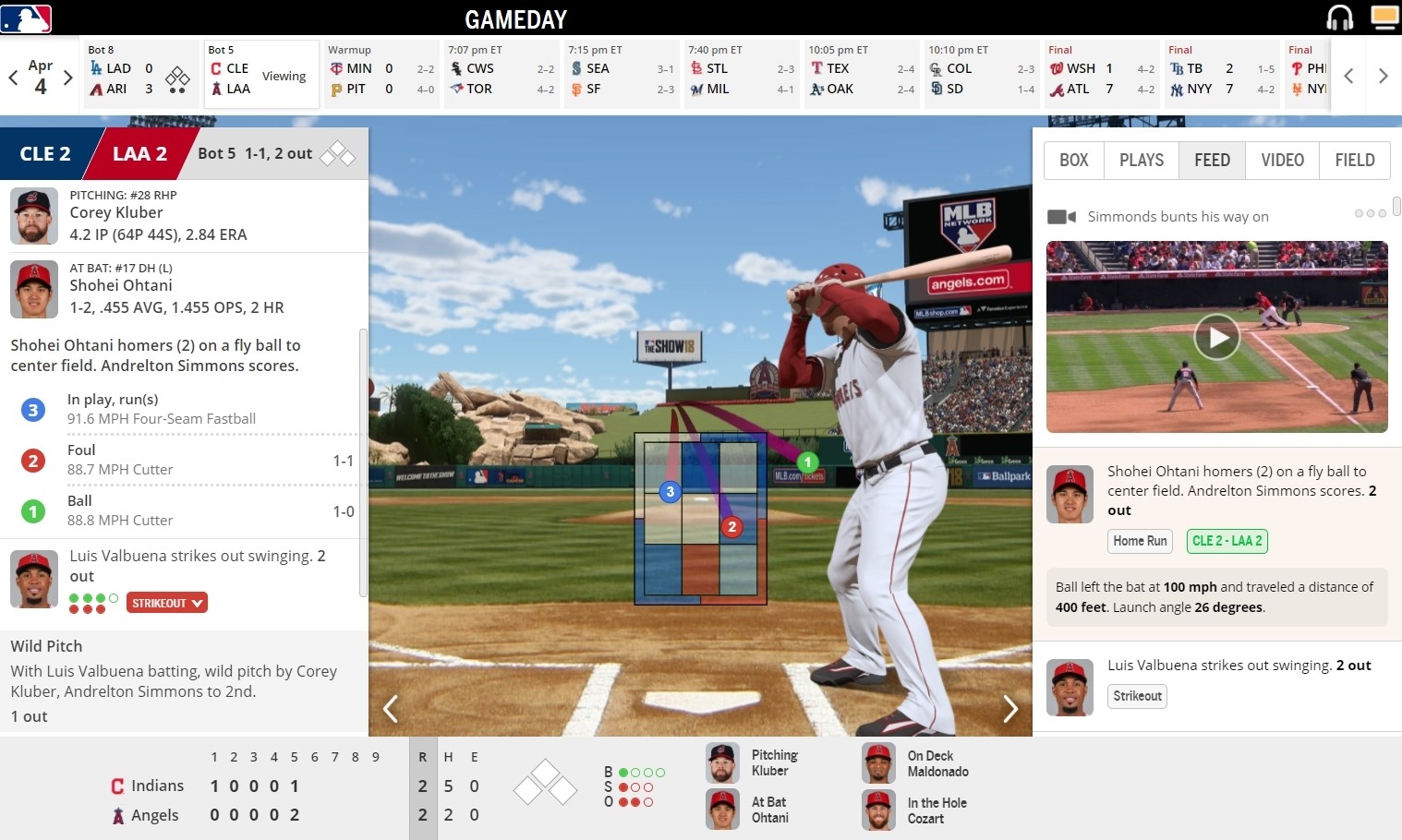Show the FIELD tab
1402x840 pixels.
tap(1354, 161)
